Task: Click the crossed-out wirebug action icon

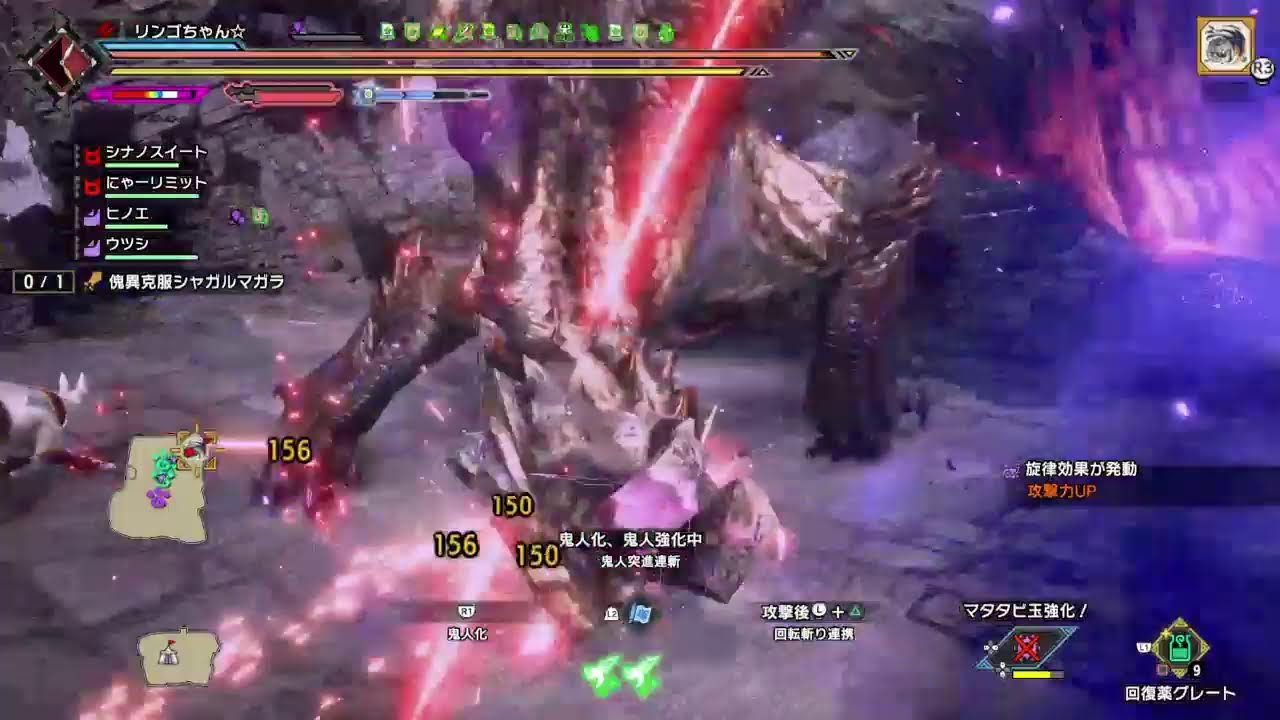Action: click(x=1026, y=648)
